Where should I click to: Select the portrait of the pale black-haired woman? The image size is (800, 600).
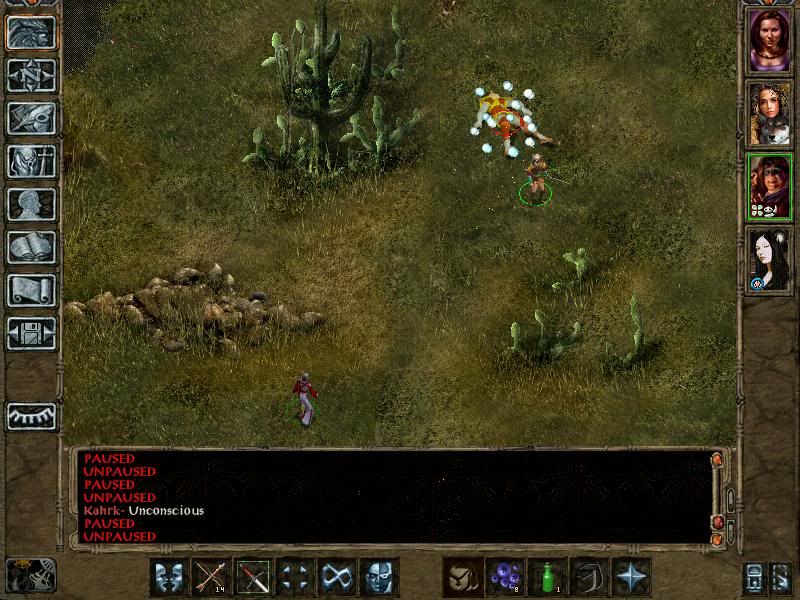point(770,259)
